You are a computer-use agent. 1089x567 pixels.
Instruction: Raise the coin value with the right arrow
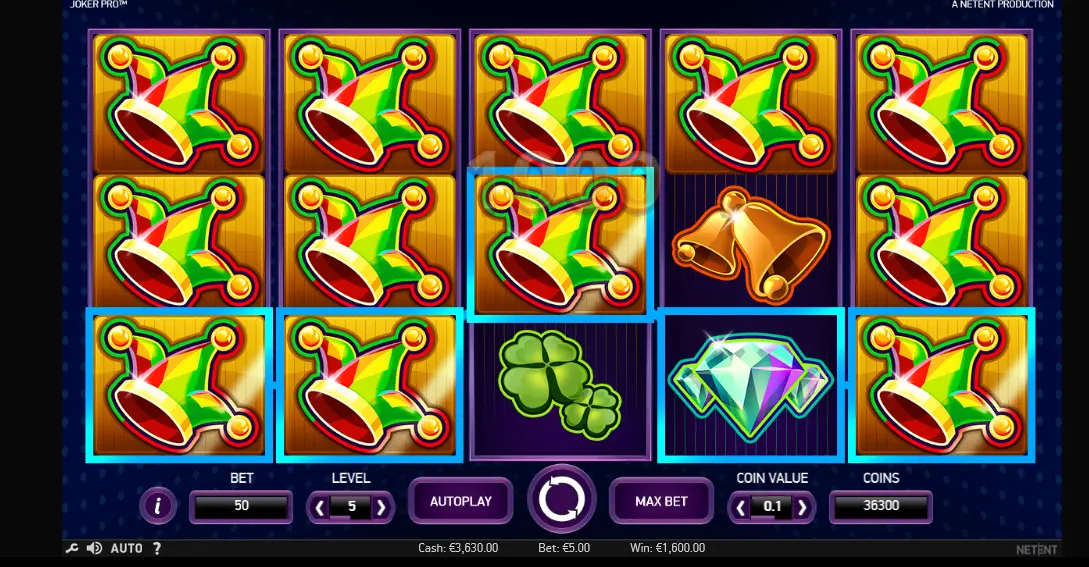tap(802, 507)
